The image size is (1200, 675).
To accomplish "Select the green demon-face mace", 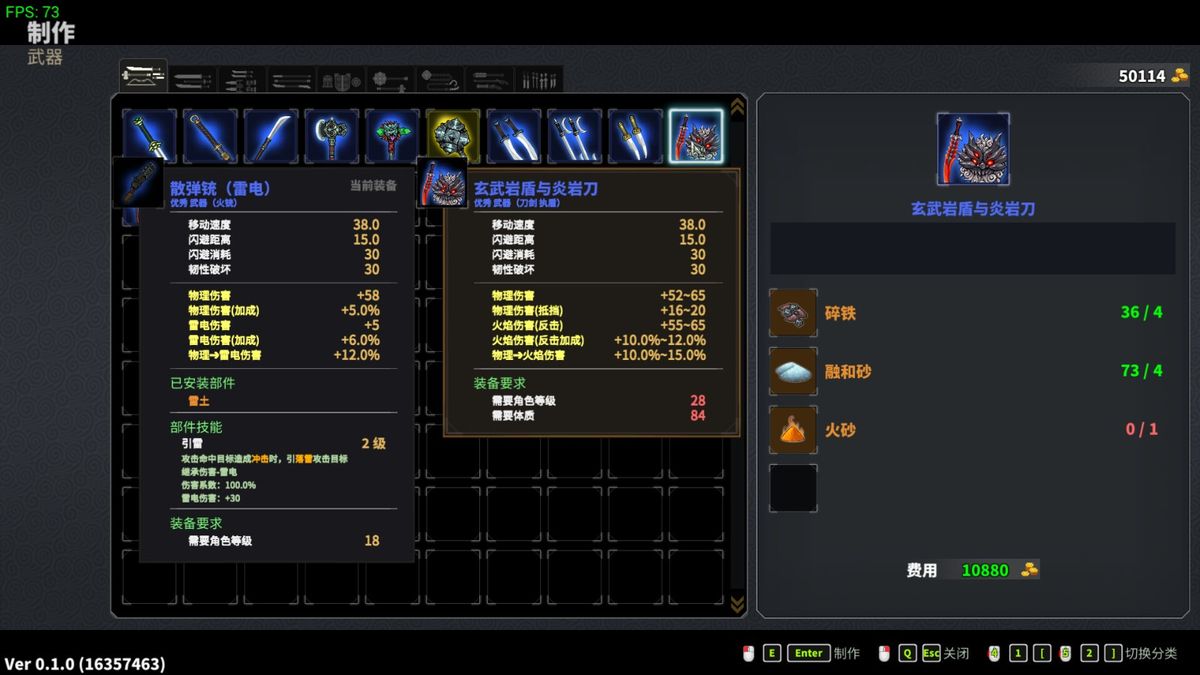I will (x=392, y=135).
